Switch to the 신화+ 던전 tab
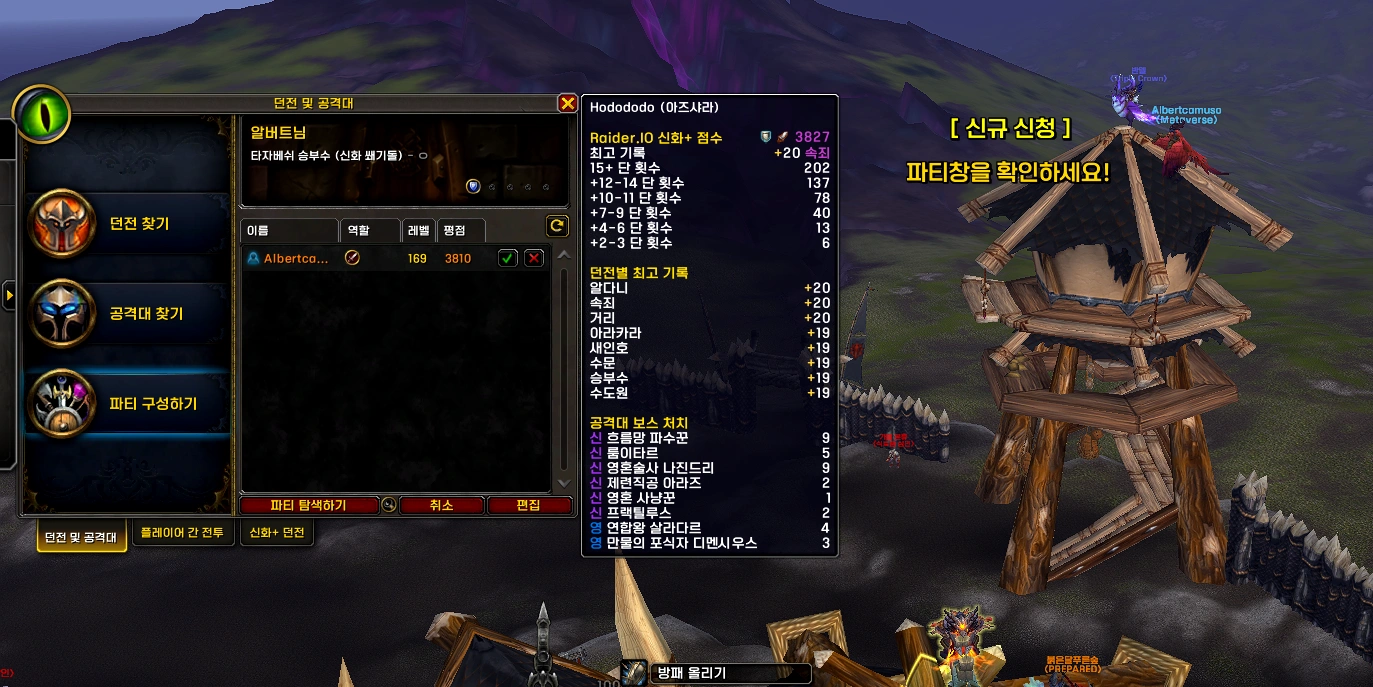This screenshot has height=687, width=1373. (278, 533)
